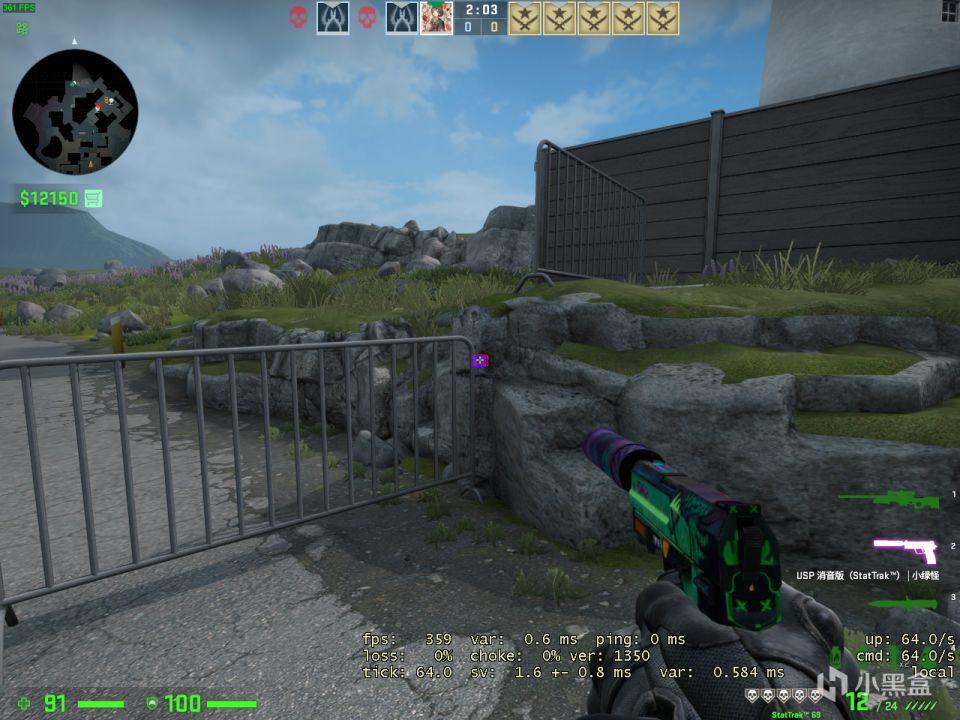
Task: Open the buy menu cart icon
Action: (94, 198)
